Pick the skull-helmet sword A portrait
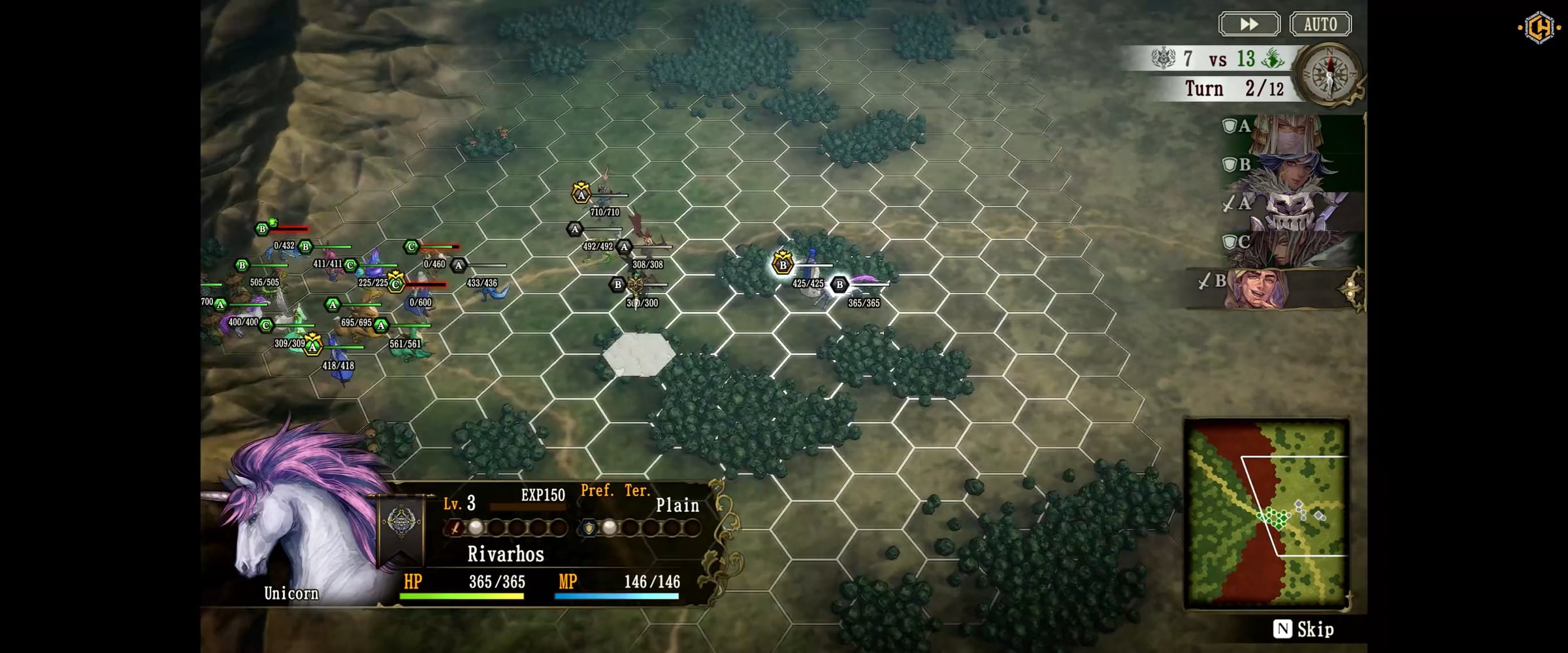The image size is (1568, 653). (x=1290, y=210)
